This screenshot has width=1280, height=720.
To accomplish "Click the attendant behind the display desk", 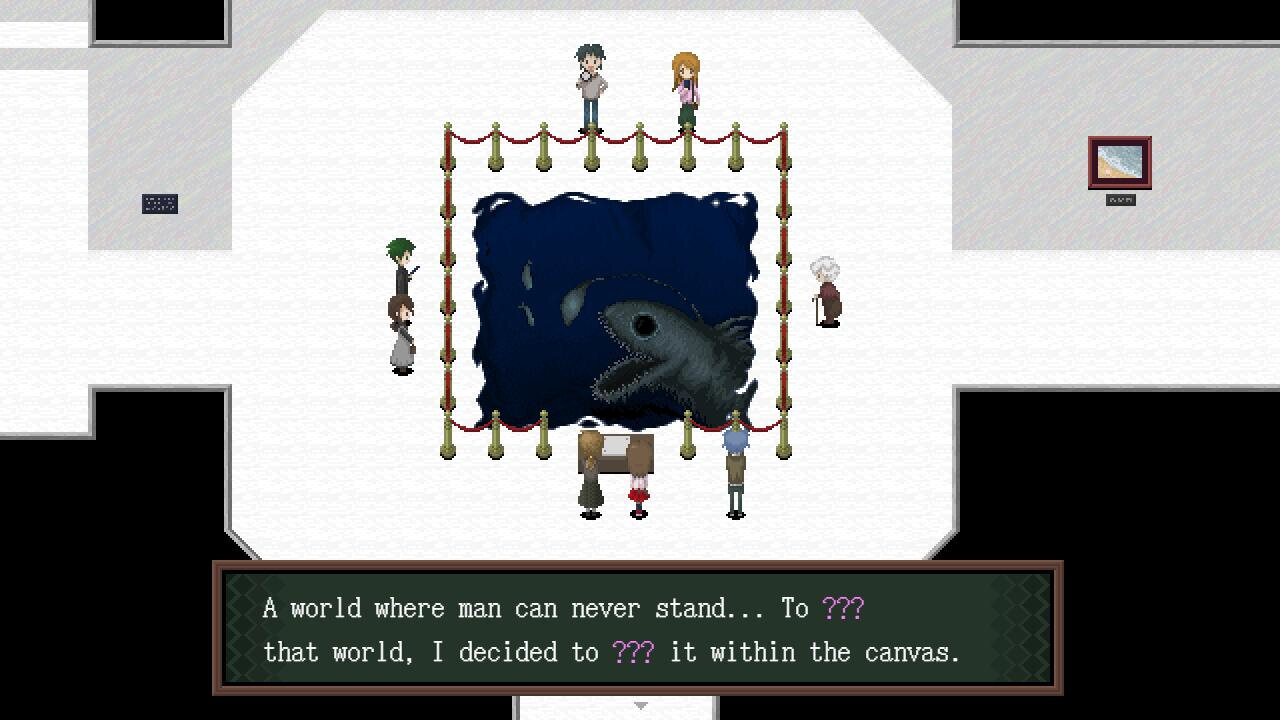I will (x=592, y=470).
